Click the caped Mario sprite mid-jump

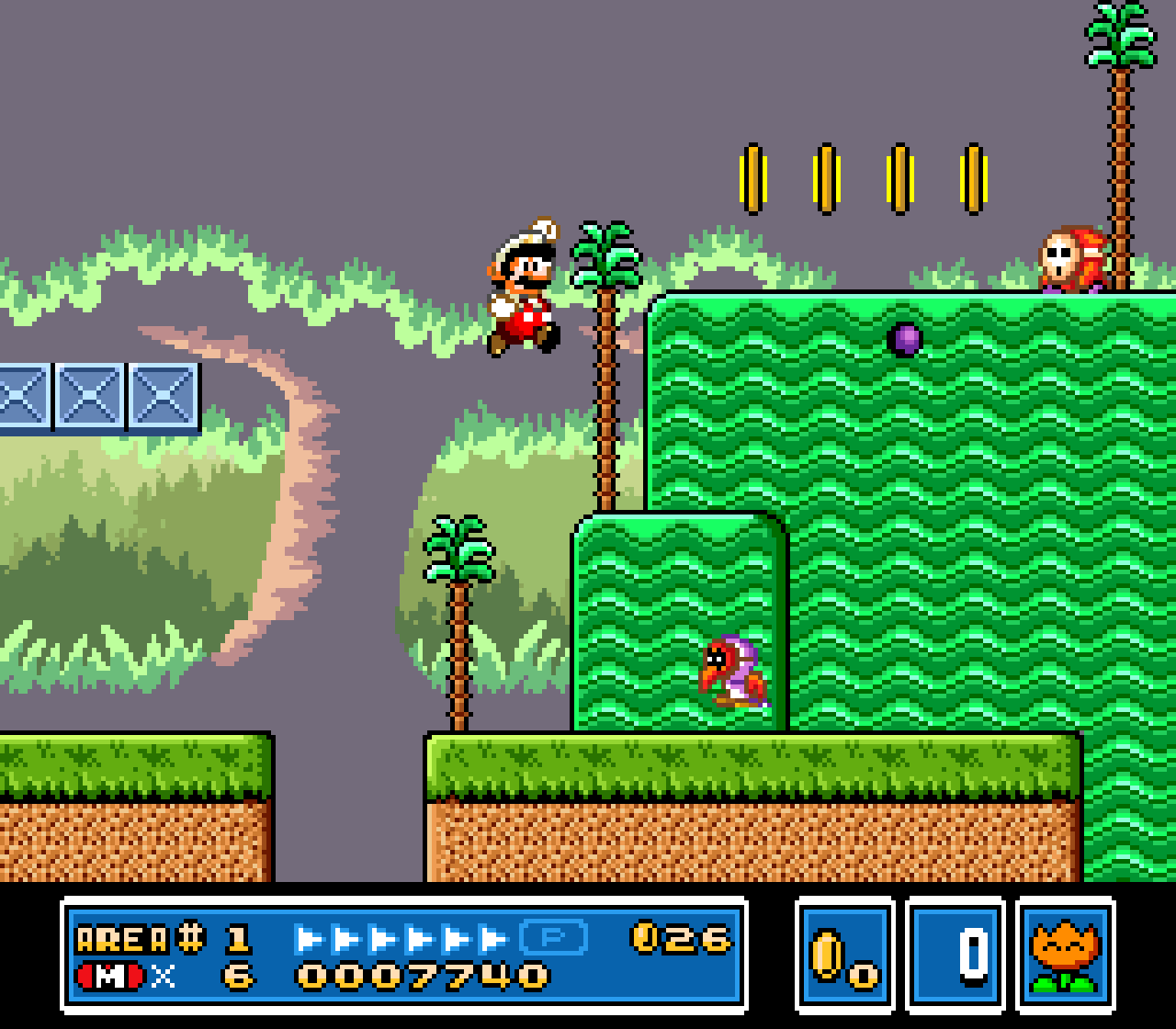[x=521, y=294]
